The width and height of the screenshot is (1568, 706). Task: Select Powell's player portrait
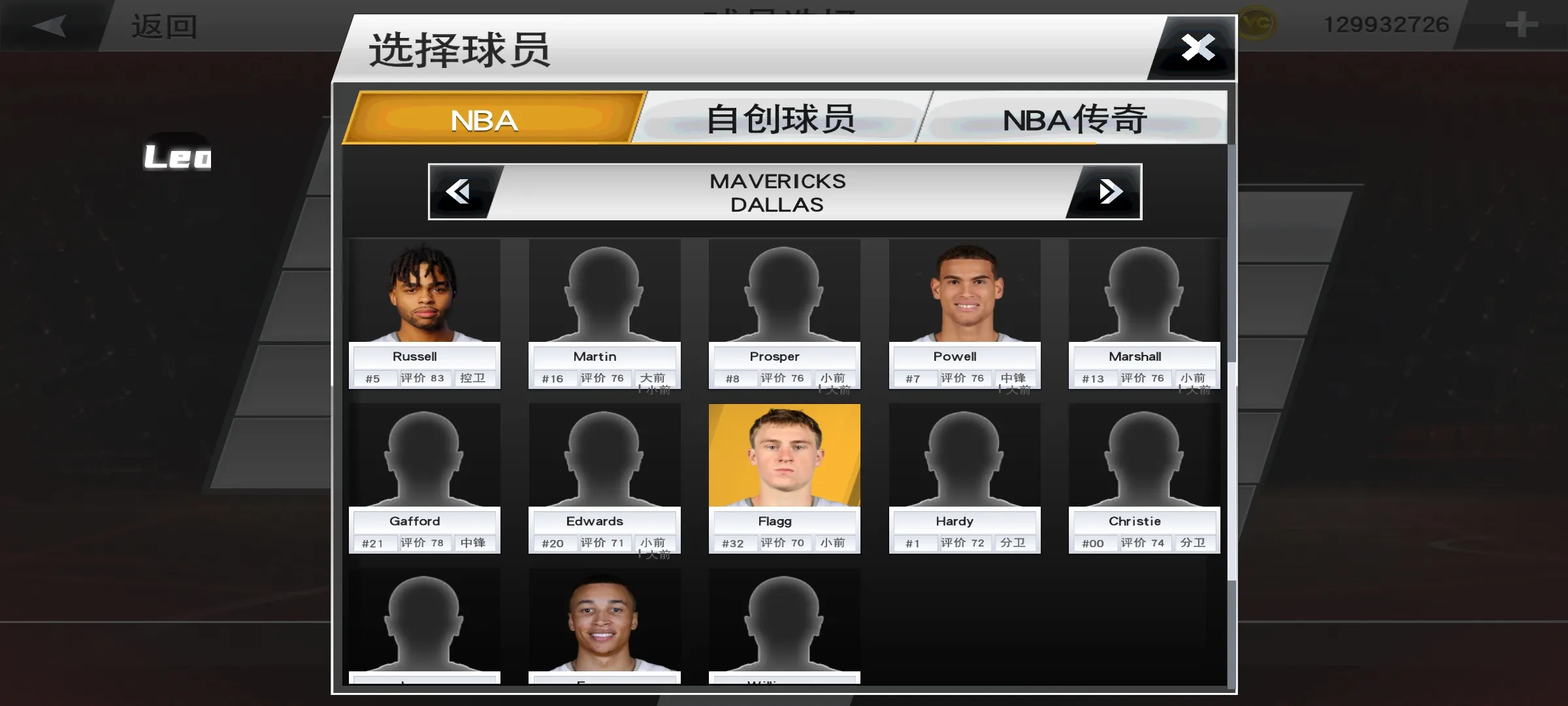pos(964,291)
